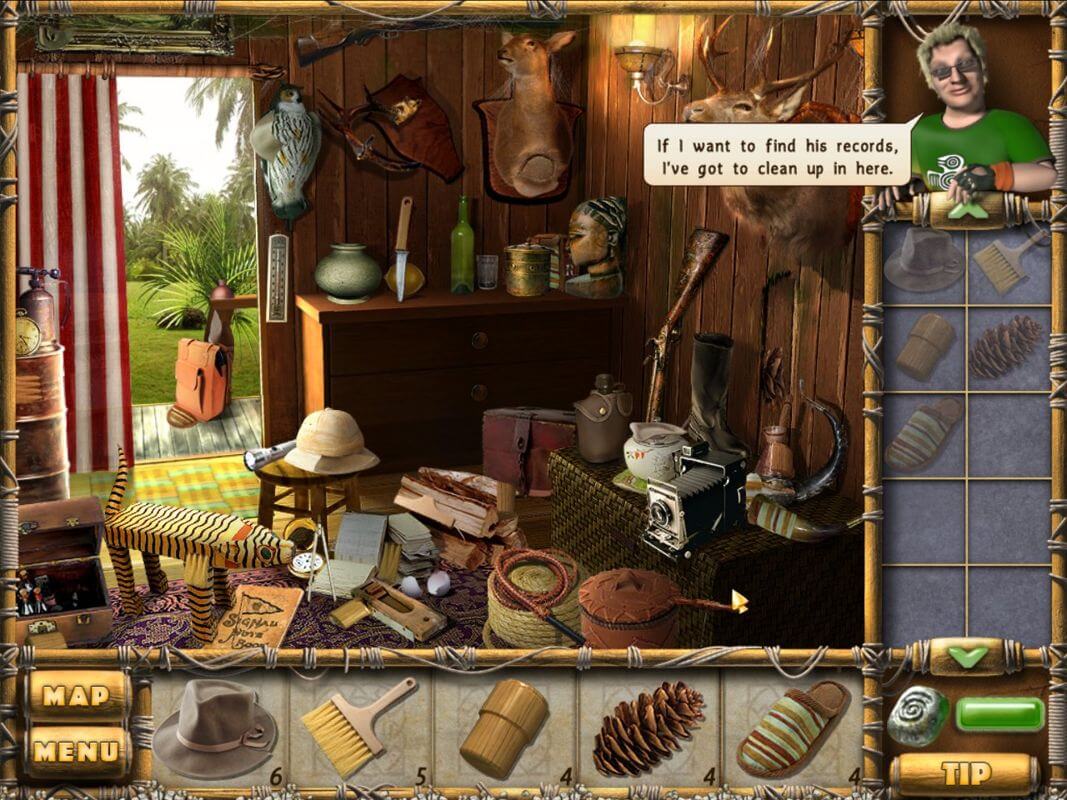1067x800 pixels.
Task: Pick the pine cone in the bottom item bar
Action: tap(648, 727)
